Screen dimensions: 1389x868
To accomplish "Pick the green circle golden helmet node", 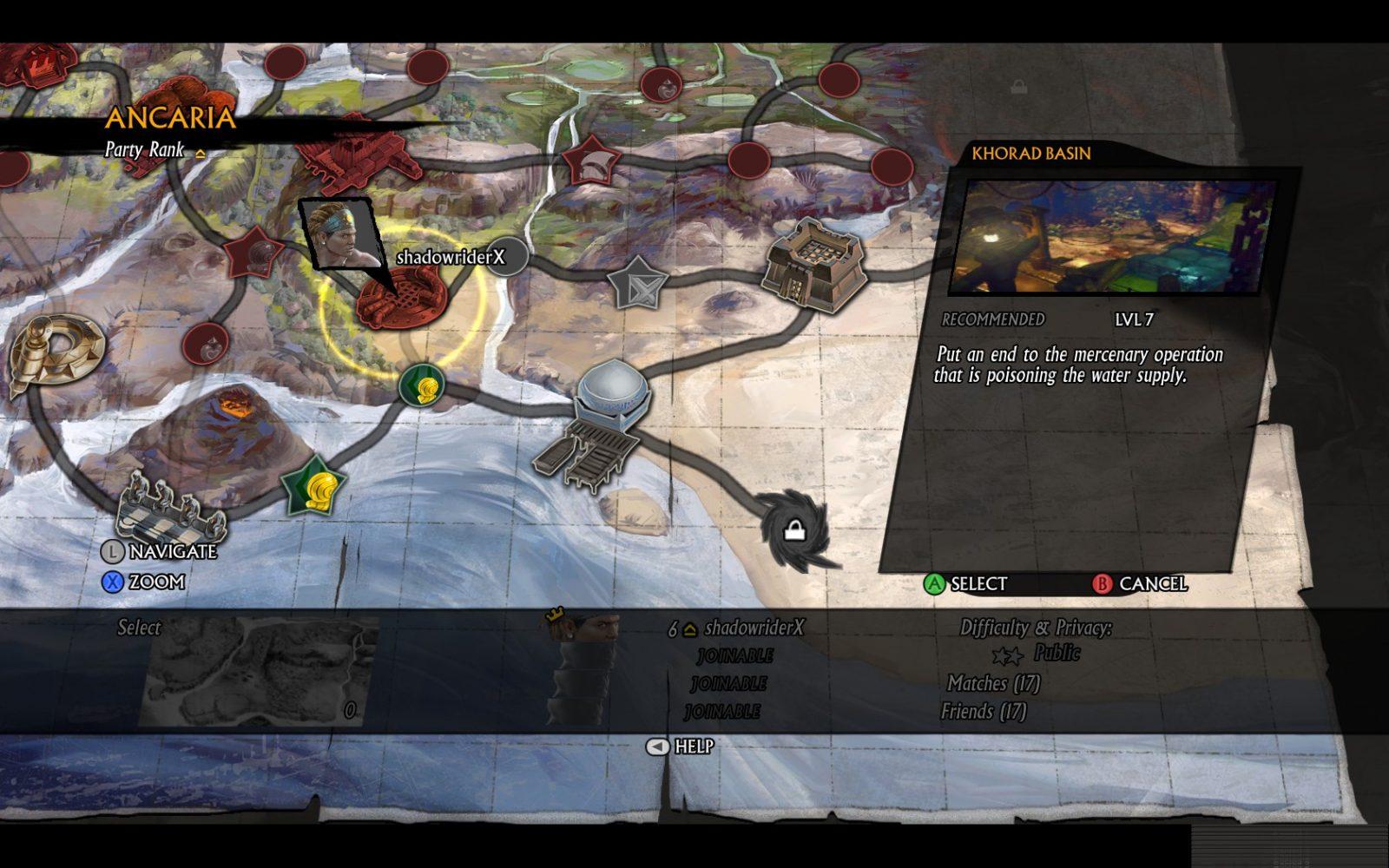I will tap(422, 385).
